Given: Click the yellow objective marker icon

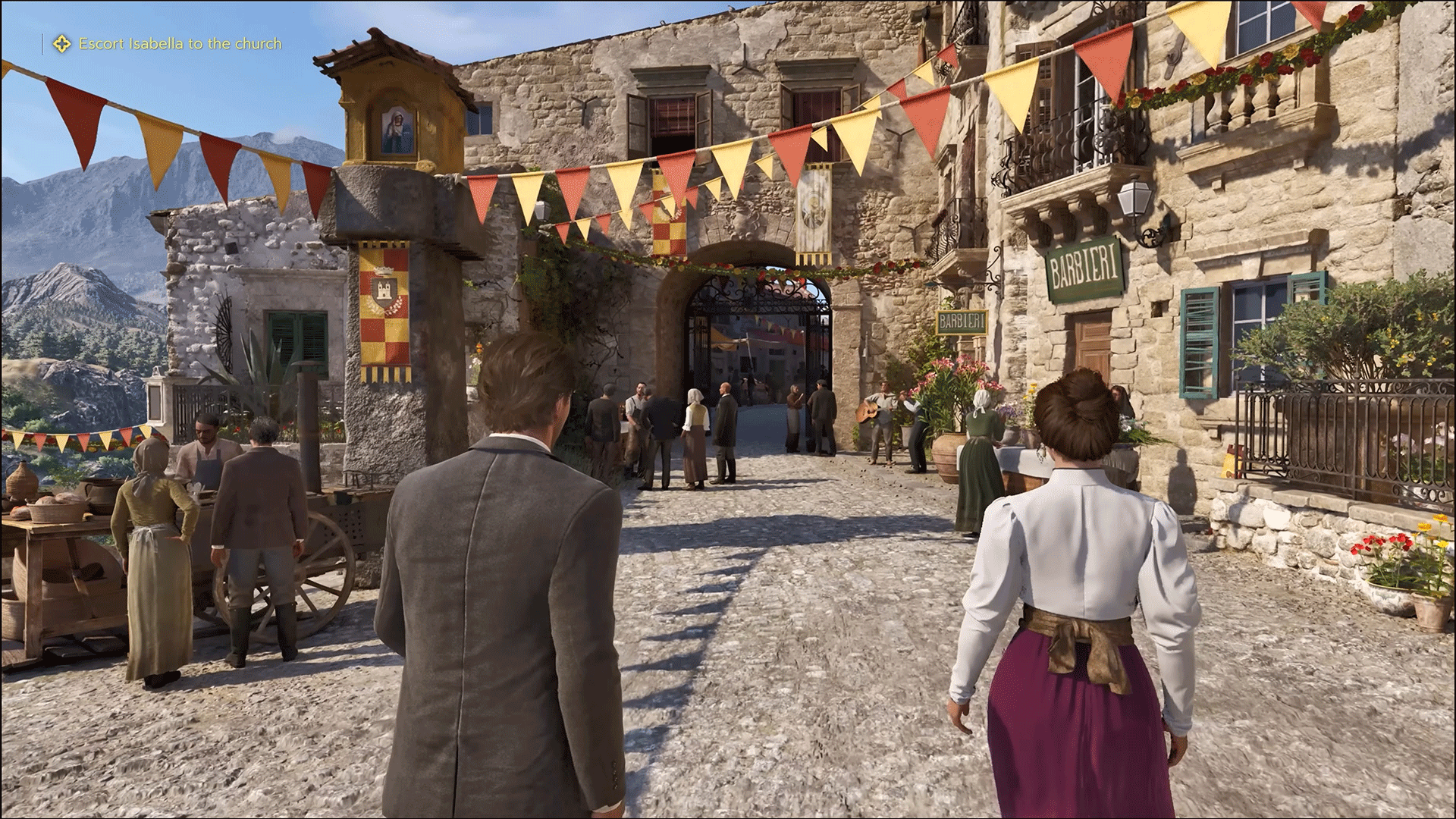Looking at the screenshot, I should point(61,44).
